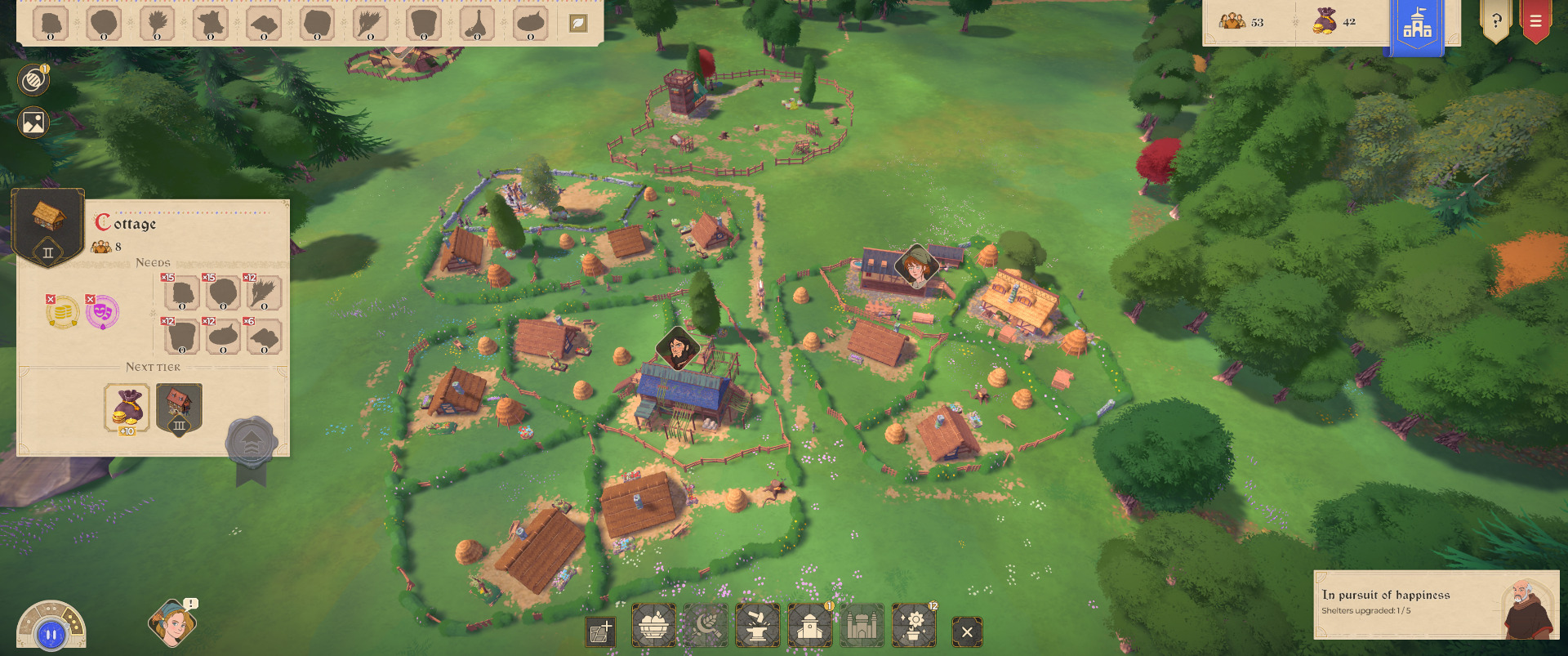Open the chapel building category
This screenshot has width=1568, height=656.
pos(809,626)
